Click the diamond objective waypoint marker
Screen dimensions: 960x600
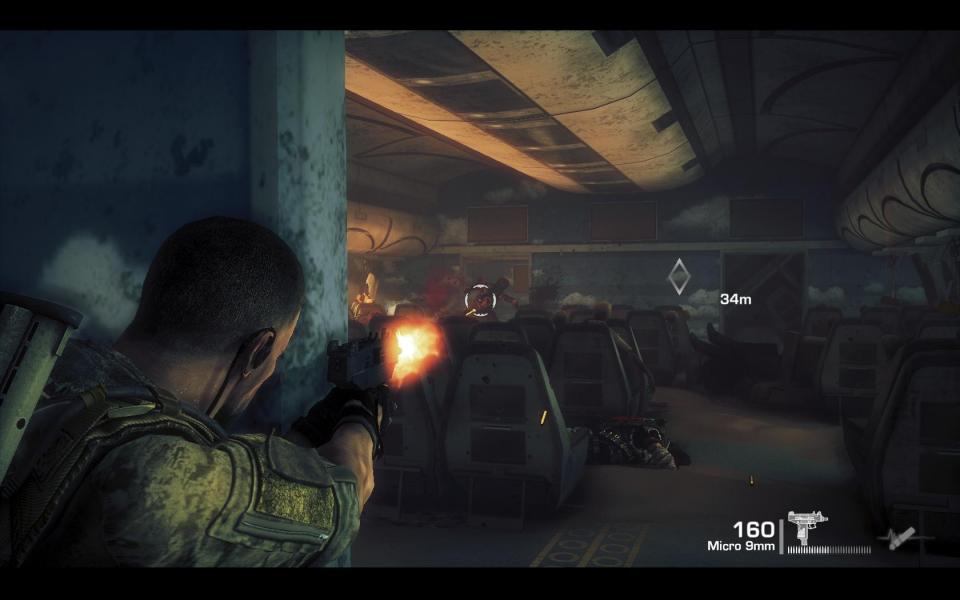click(x=679, y=276)
